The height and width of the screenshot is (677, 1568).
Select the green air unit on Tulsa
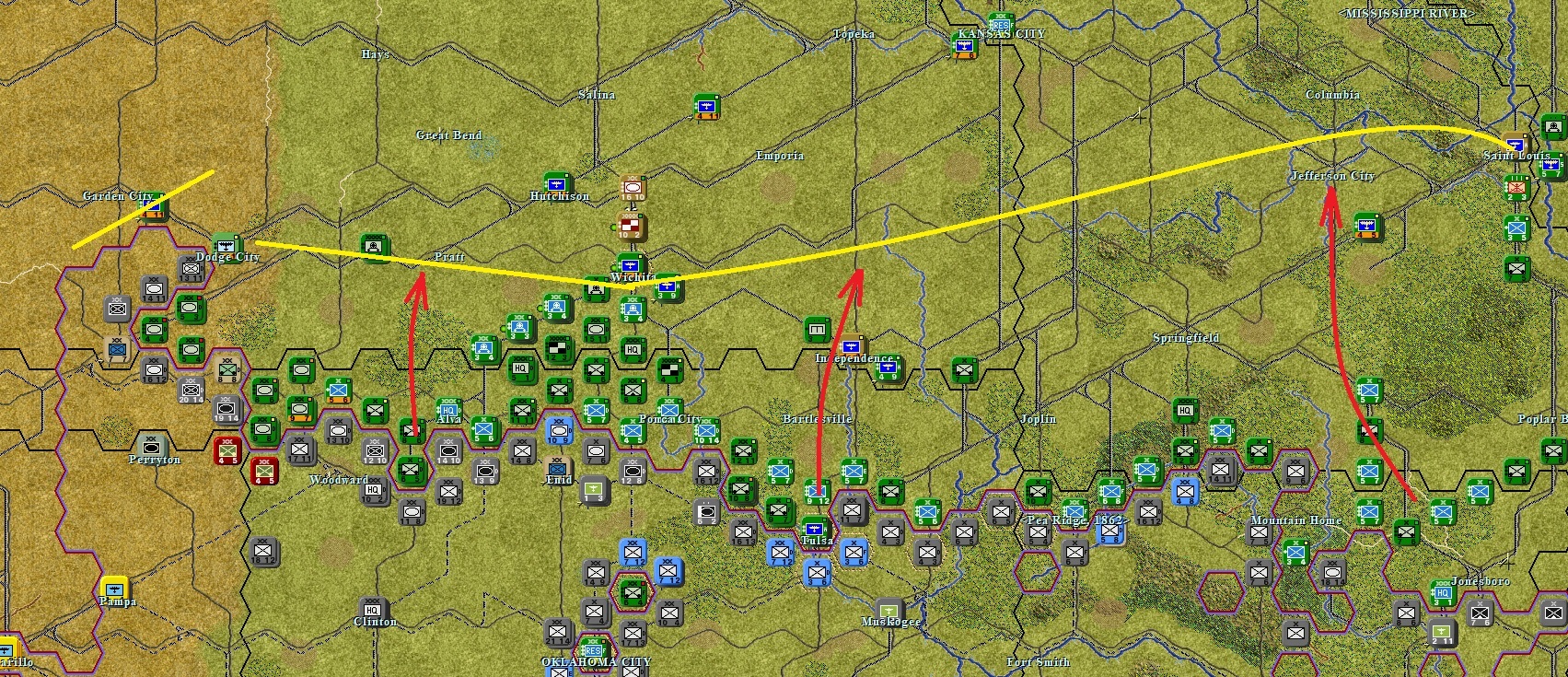click(x=816, y=529)
